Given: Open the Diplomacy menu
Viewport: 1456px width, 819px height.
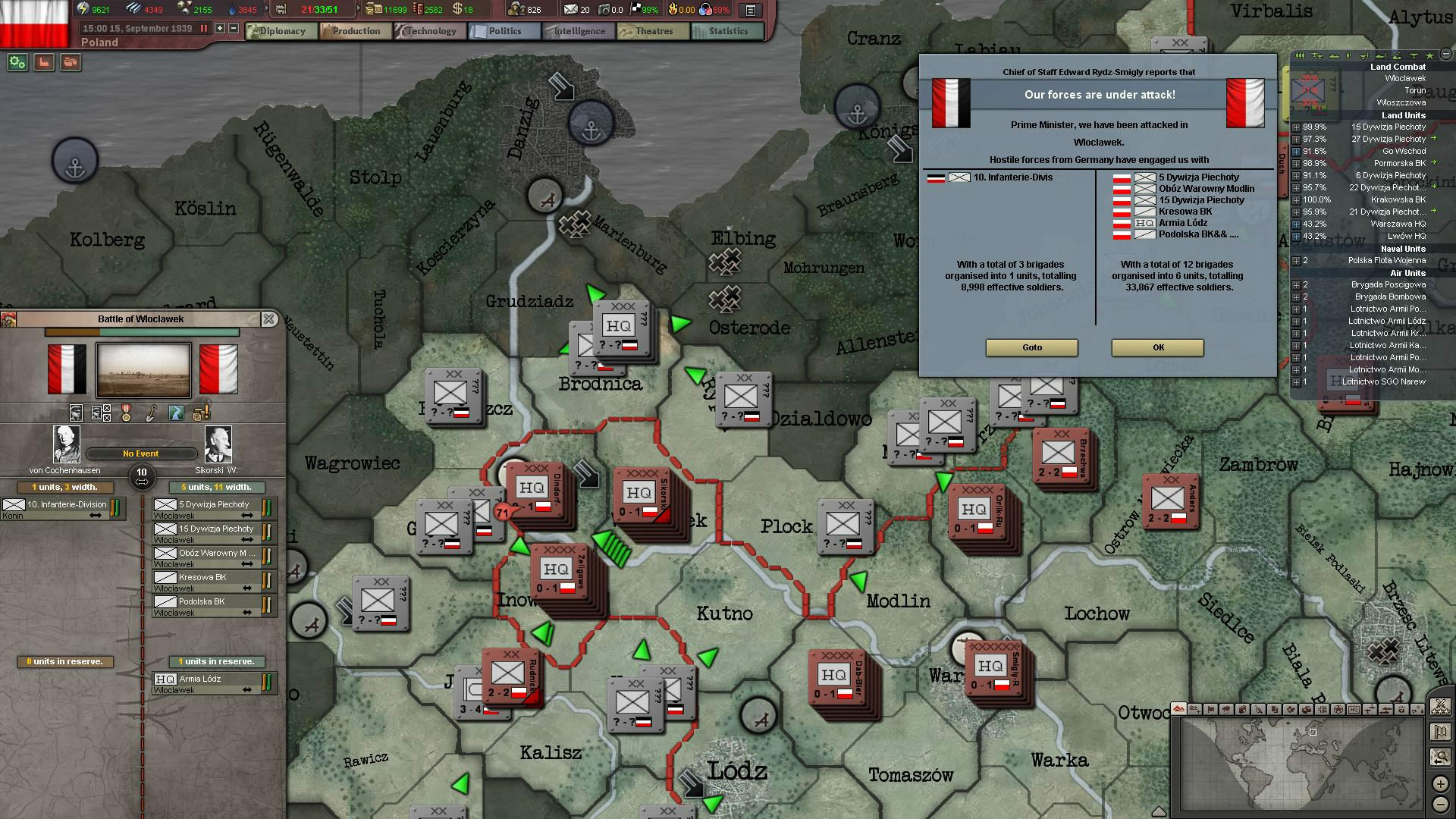Looking at the screenshot, I should pyautogui.click(x=281, y=31).
